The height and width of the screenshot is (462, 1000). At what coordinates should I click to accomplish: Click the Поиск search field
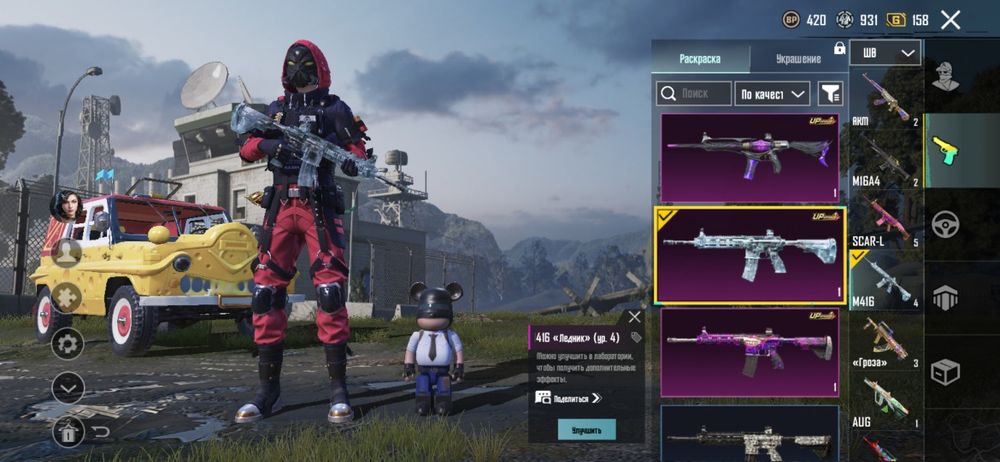click(x=694, y=94)
